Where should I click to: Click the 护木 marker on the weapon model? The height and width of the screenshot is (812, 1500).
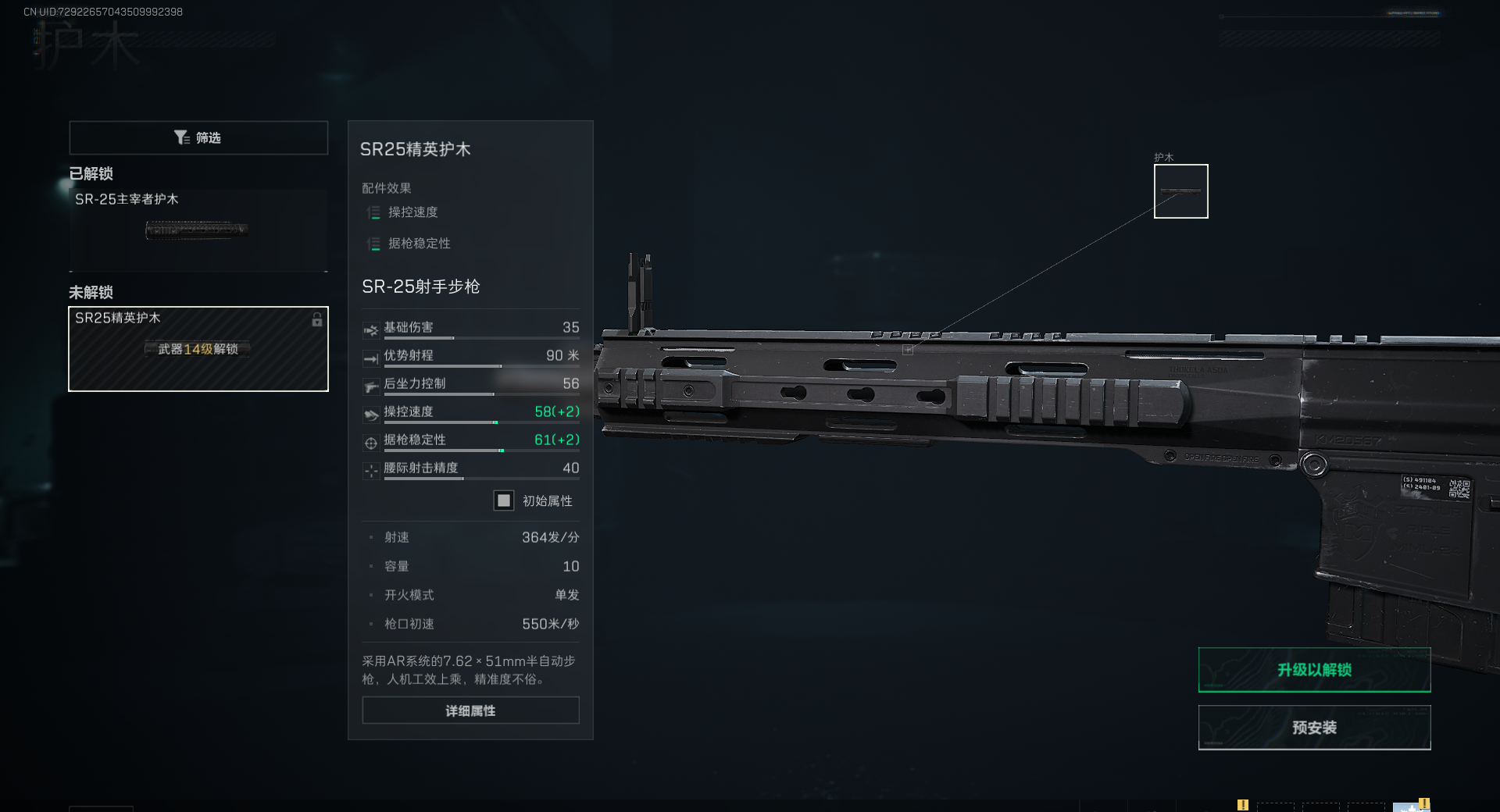click(909, 349)
